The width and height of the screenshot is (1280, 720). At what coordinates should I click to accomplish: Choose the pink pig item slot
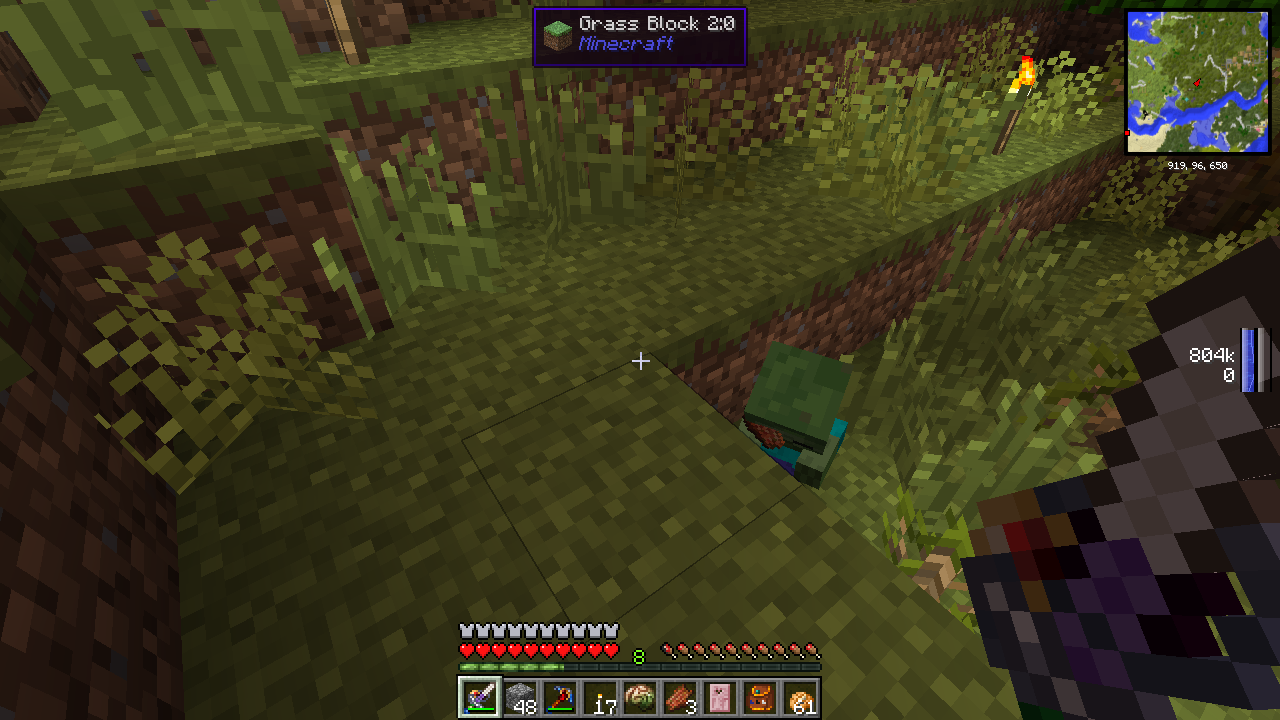tap(720, 697)
